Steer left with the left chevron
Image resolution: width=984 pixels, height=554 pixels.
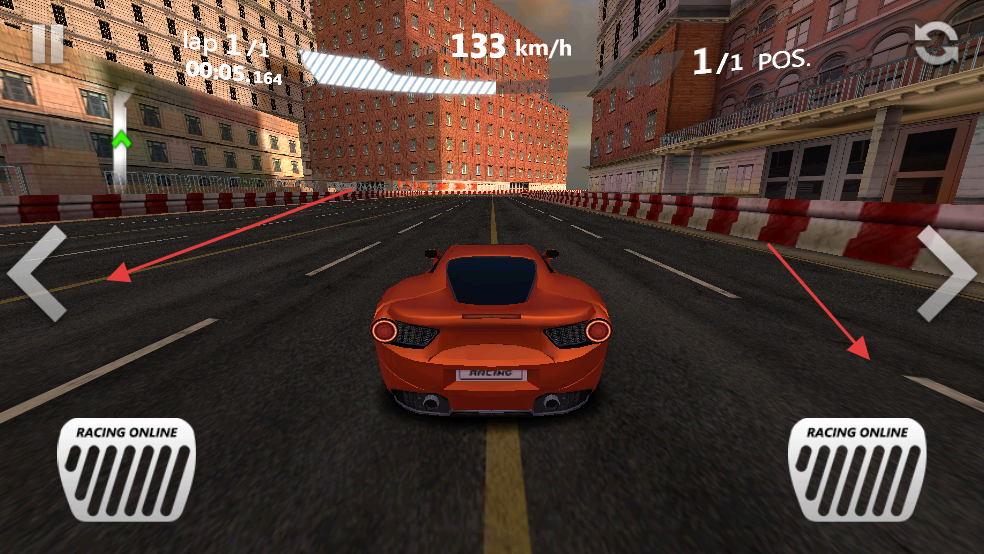tap(37, 273)
